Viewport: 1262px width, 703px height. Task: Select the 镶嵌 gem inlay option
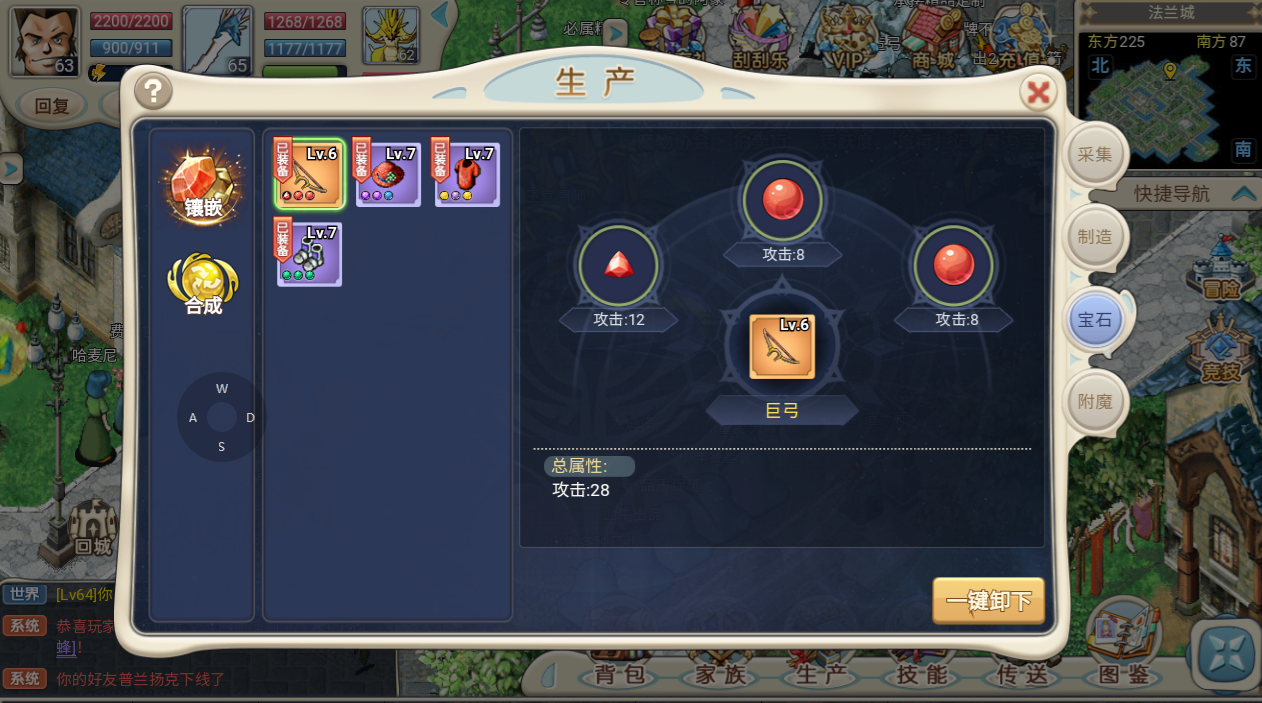[203, 186]
